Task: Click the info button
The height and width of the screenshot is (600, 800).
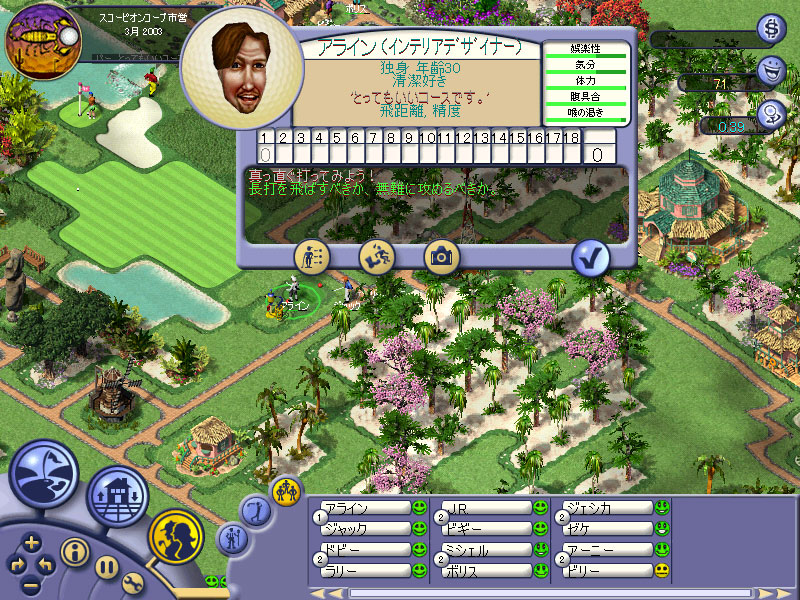Action: [x=73, y=550]
